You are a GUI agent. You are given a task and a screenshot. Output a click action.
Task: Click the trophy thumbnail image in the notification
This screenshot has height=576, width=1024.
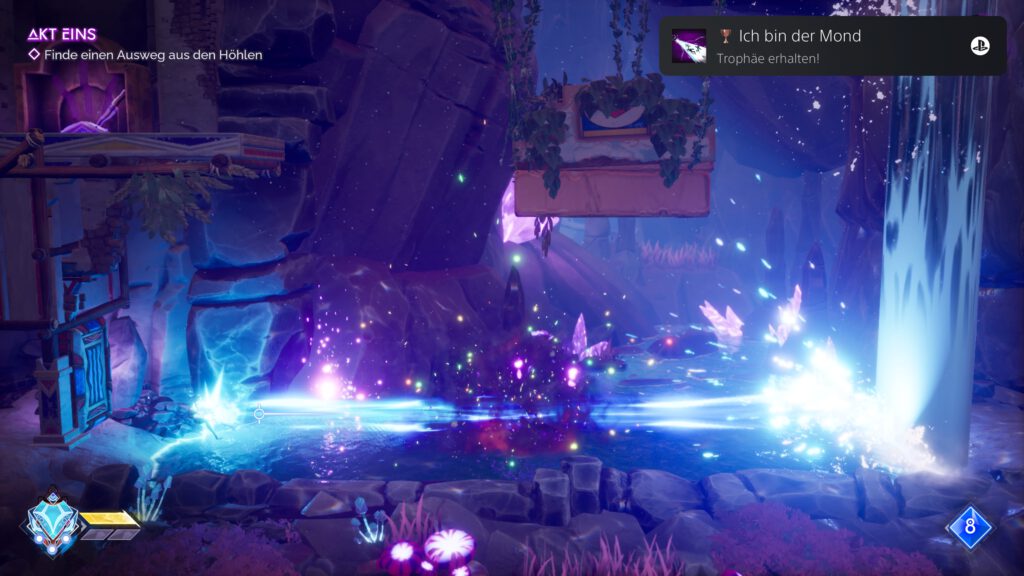[689, 46]
